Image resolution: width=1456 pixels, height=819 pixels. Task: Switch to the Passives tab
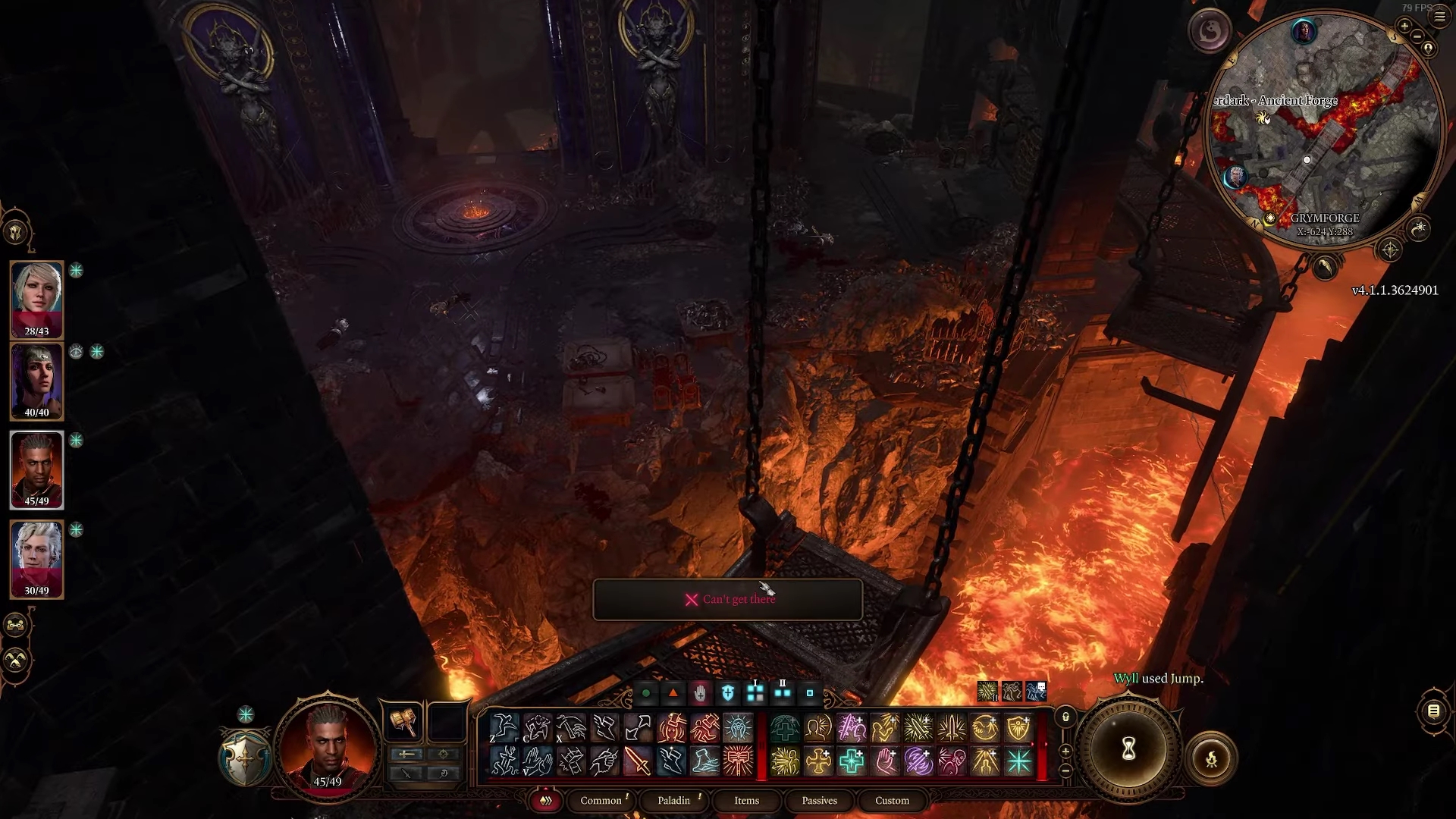click(819, 800)
